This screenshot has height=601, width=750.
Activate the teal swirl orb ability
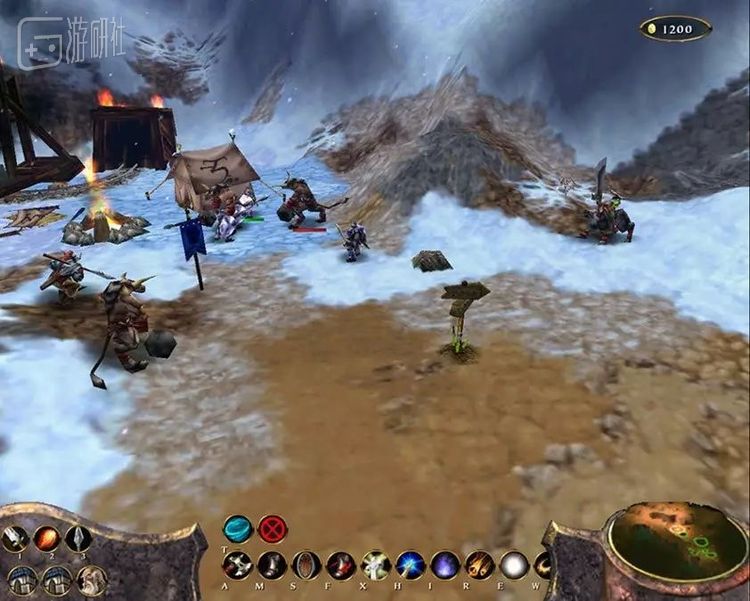point(238,528)
